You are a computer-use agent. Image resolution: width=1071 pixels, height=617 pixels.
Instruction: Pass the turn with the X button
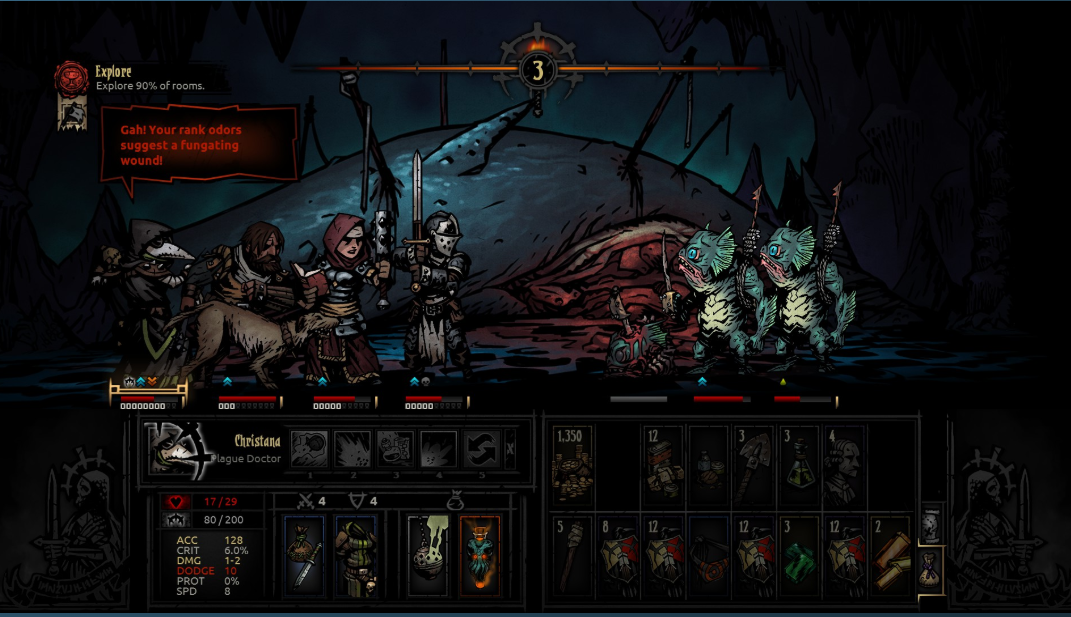510,449
